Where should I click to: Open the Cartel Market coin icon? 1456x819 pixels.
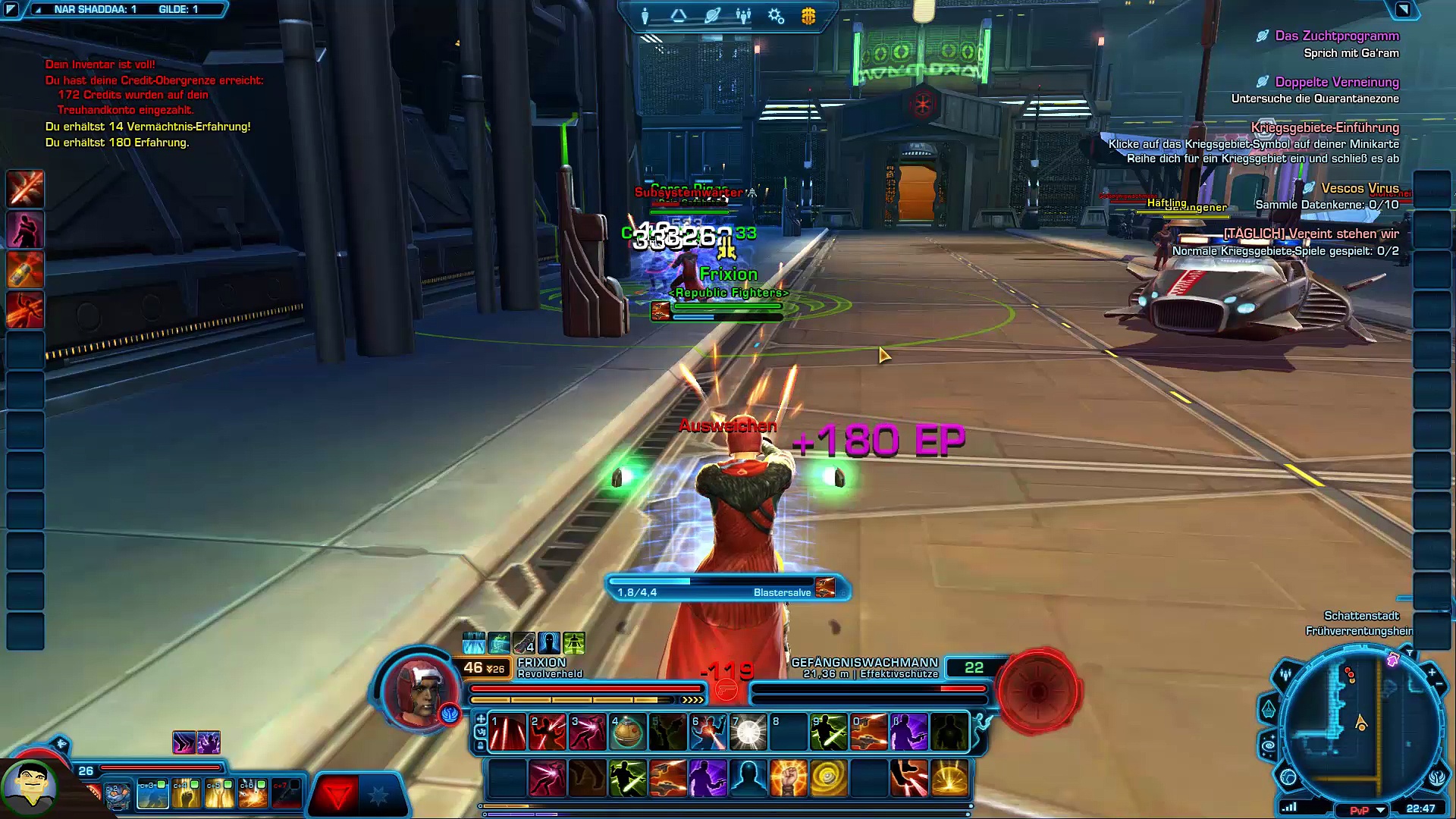pos(808,16)
